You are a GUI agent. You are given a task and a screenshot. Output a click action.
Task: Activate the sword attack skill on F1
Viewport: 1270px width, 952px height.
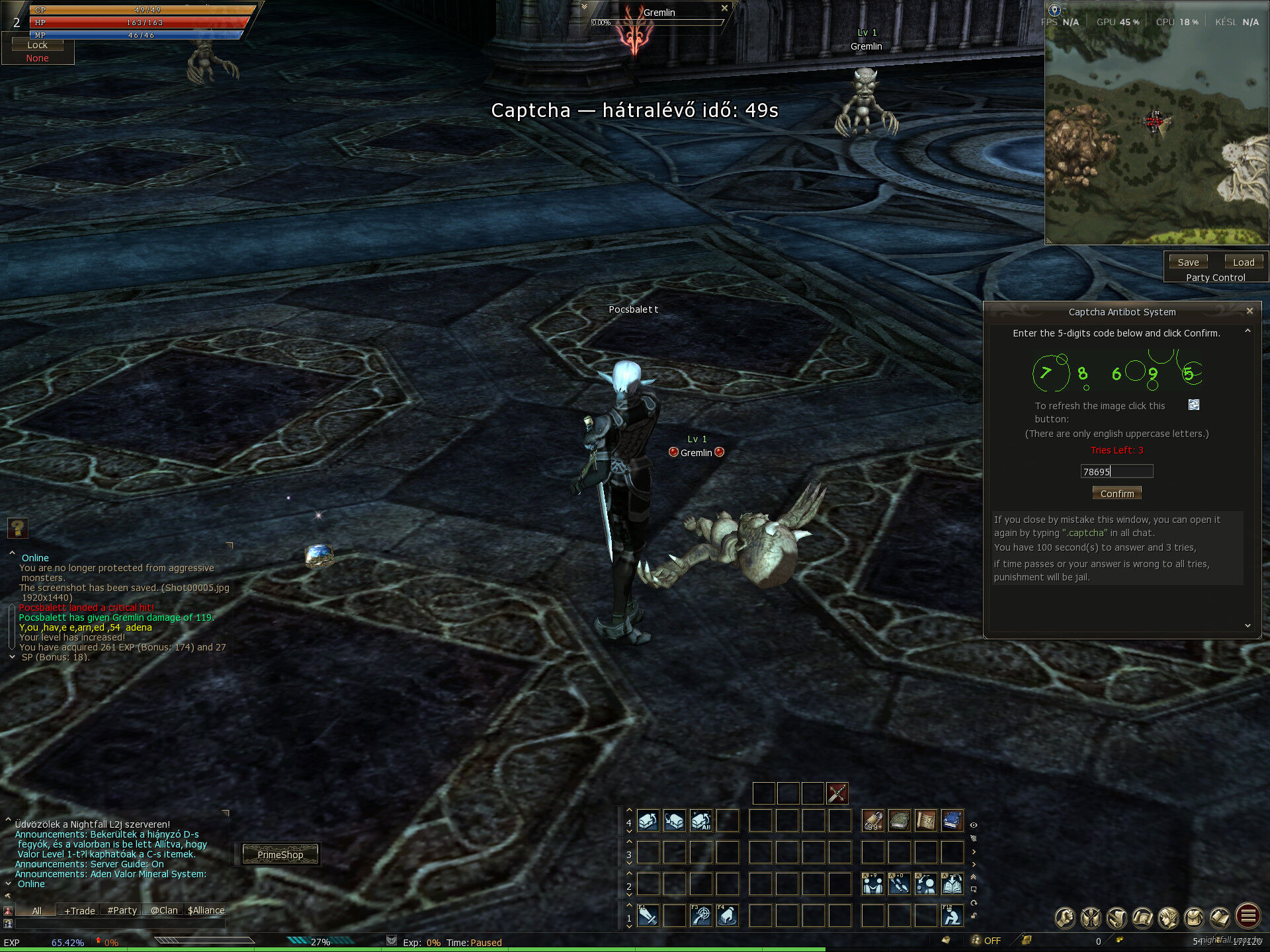pyautogui.click(x=648, y=916)
